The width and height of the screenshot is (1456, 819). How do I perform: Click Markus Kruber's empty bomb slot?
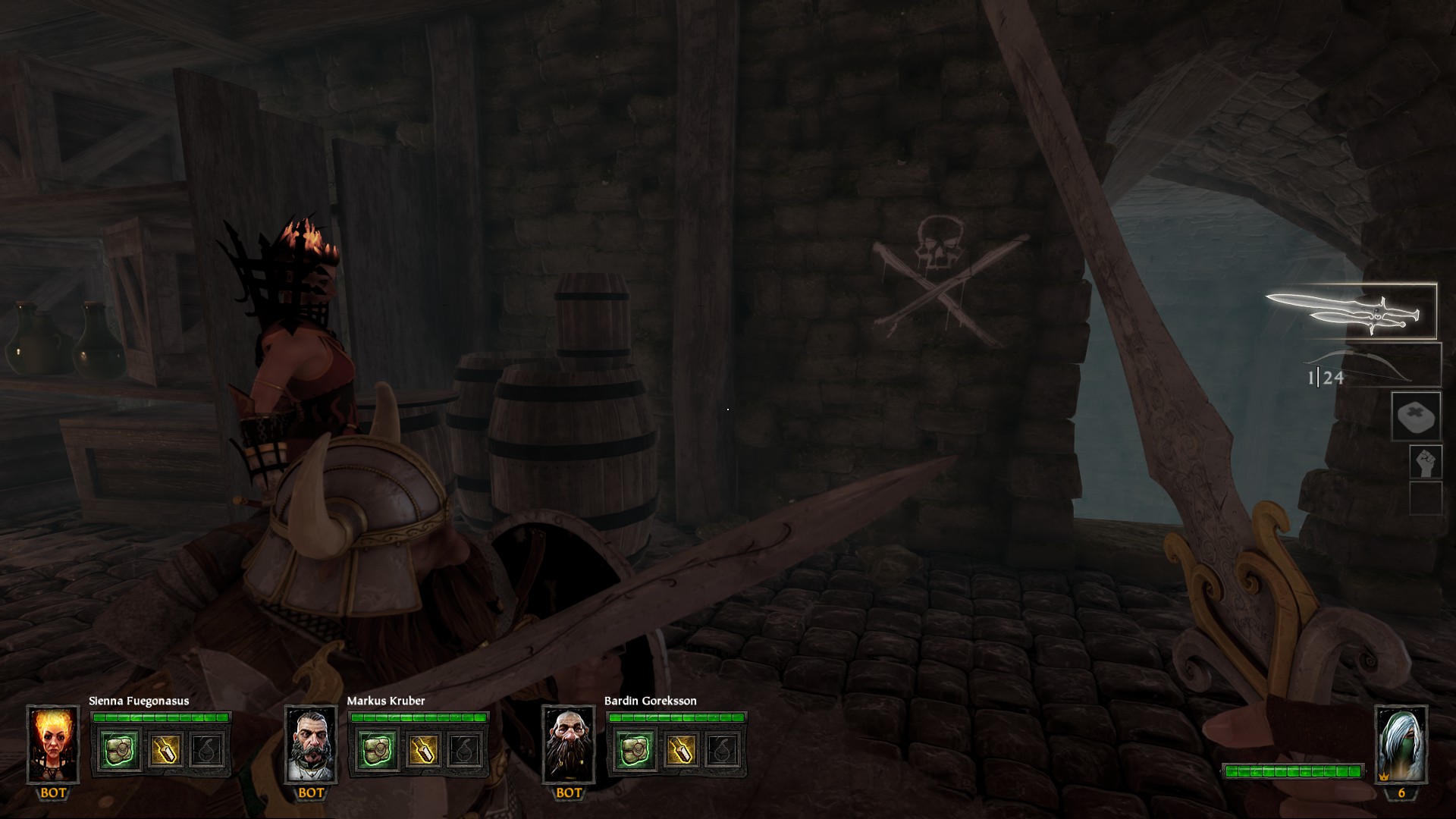pyautogui.click(x=466, y=749)
